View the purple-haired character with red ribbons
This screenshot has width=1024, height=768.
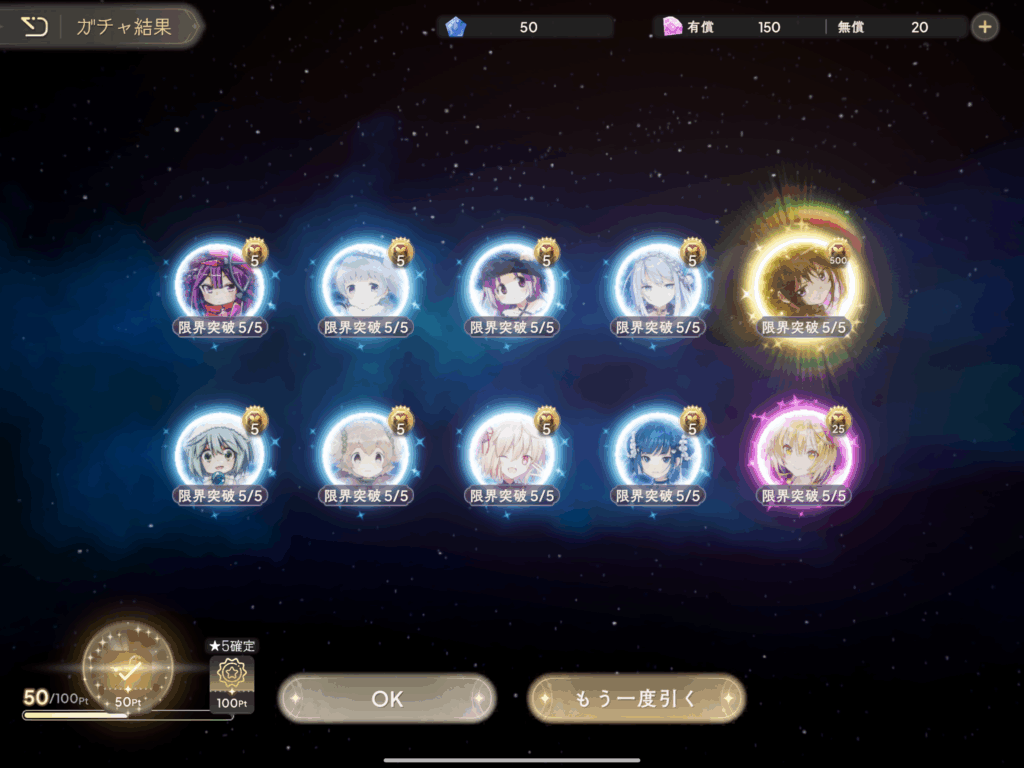219,284
